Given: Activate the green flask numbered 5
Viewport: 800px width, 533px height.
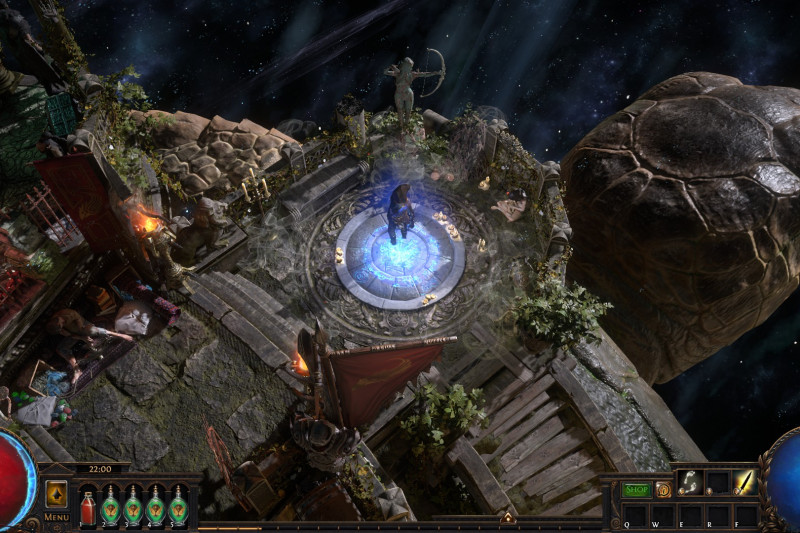Looking at the screenshot, I should pos(178,506).
